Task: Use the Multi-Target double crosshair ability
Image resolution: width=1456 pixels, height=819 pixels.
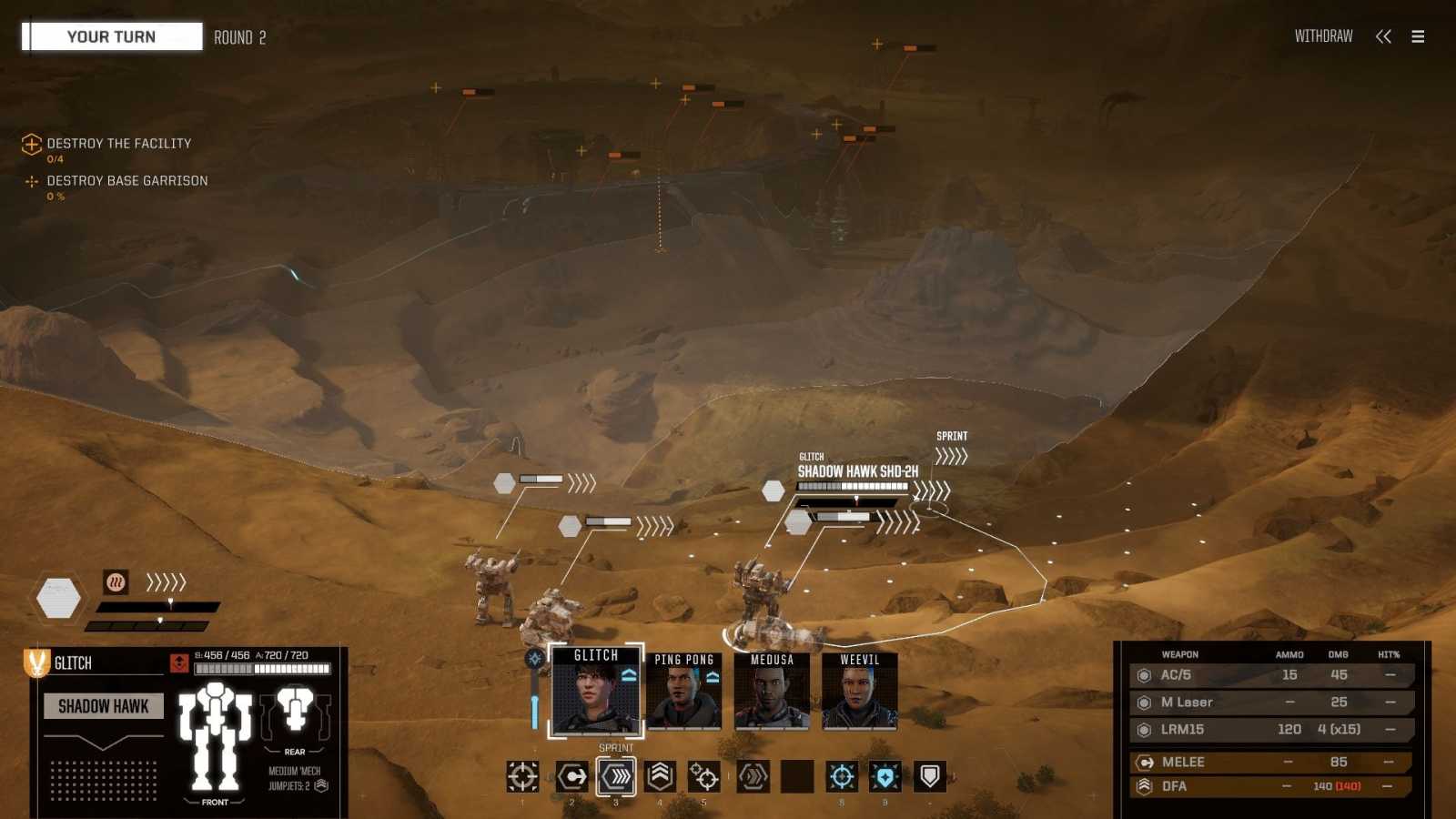Action: (x=703, y=776)
